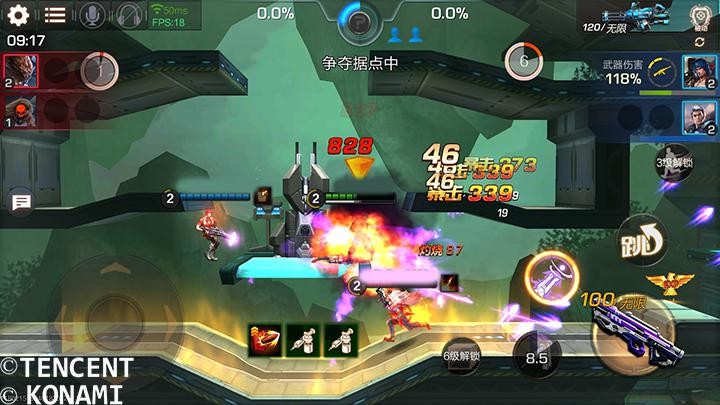Tap the skill on 8.5 cooldown
The image size is (720, 405).
coord(537,356)
